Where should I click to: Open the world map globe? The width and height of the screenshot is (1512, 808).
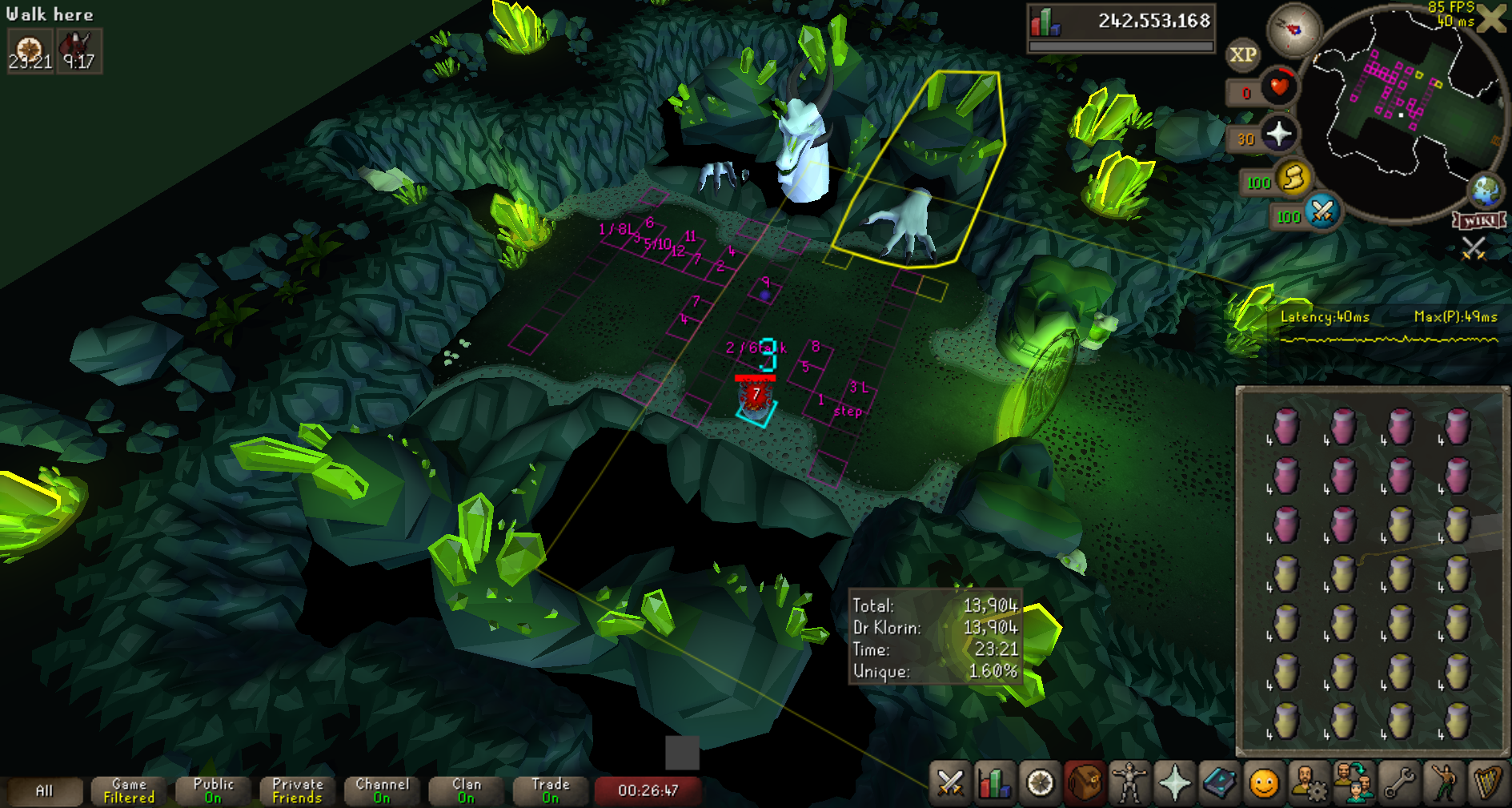pyautogui.click(x=1486, y=191)
